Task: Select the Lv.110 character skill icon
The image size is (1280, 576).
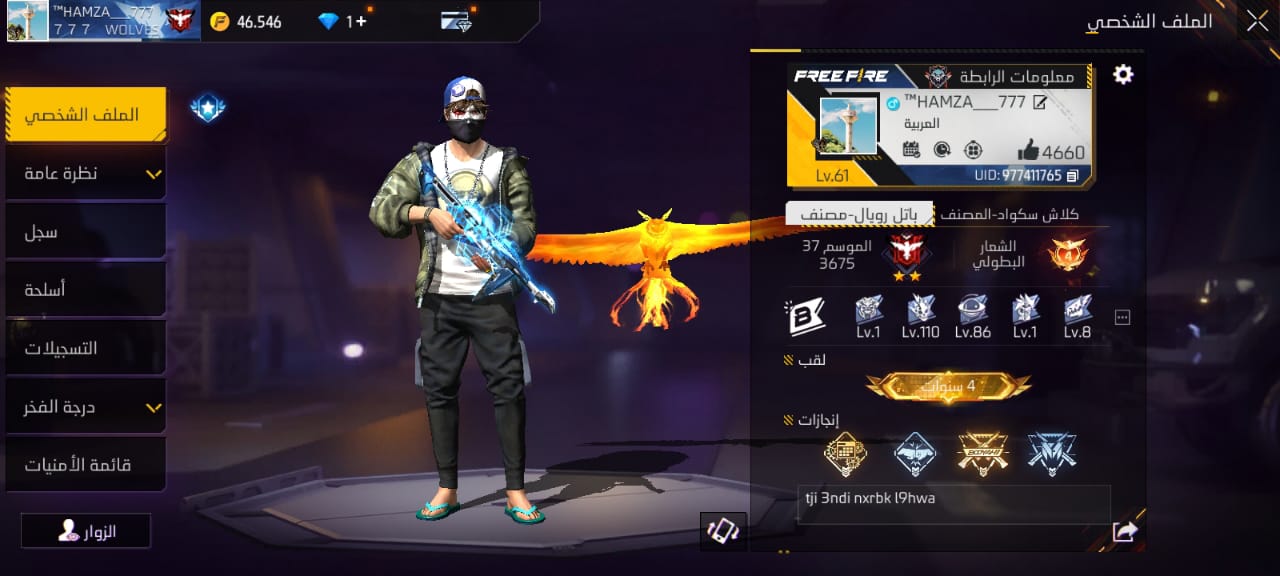Action: click(920, 316)
